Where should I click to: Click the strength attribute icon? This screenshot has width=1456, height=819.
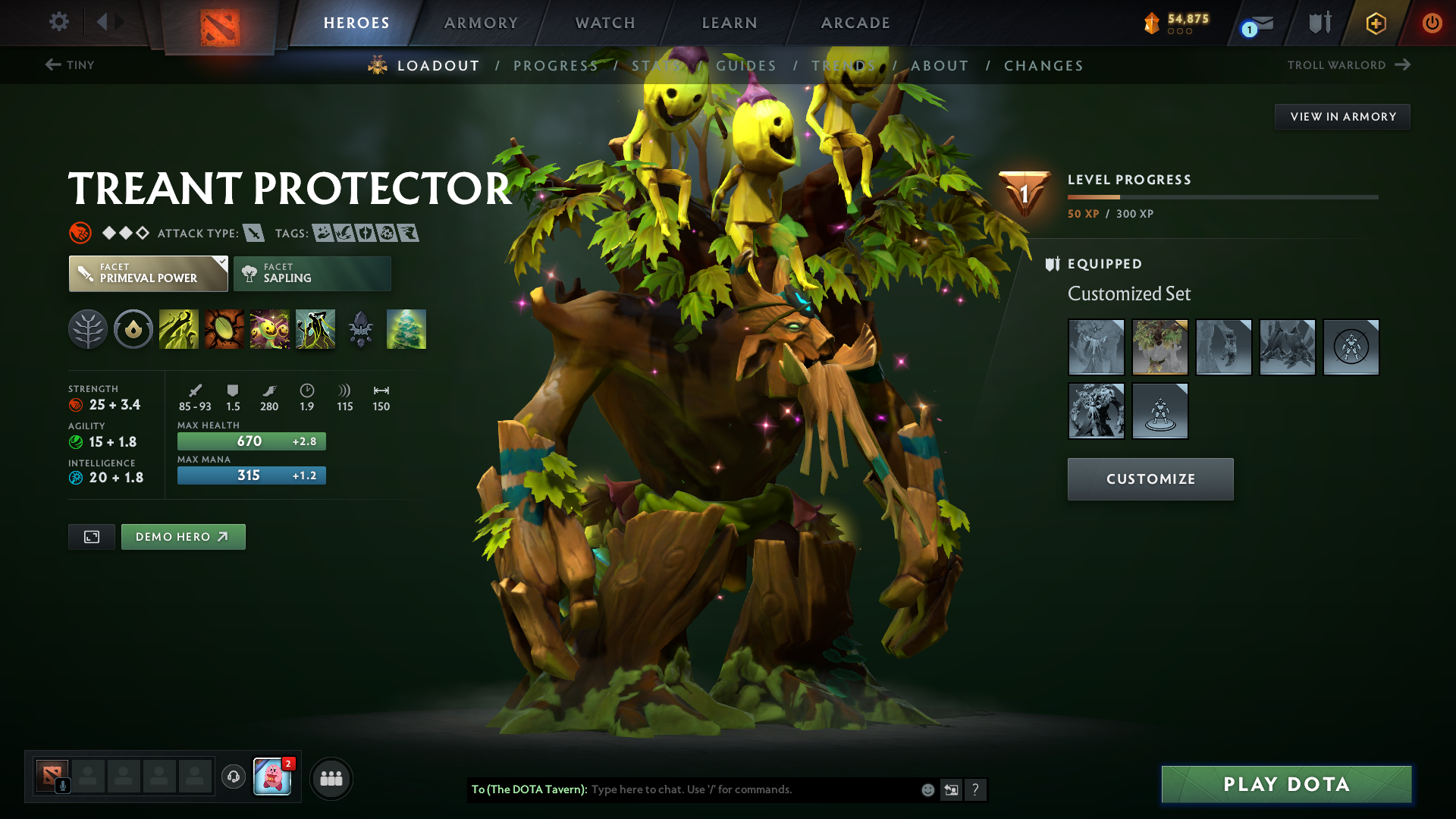(x=75, y=404)
